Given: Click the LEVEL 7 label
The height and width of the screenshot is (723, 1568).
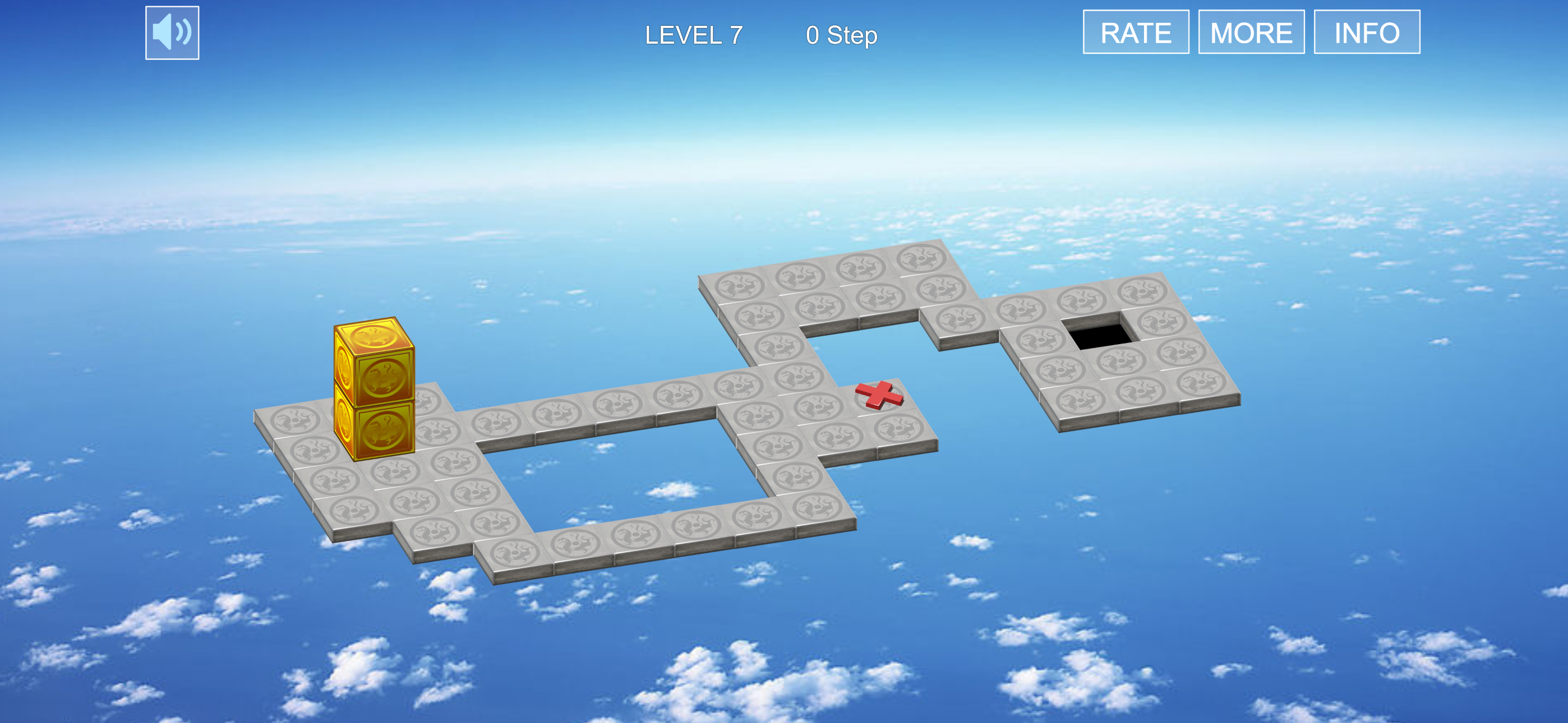Looking at the screenshot, I should point(693,35).
